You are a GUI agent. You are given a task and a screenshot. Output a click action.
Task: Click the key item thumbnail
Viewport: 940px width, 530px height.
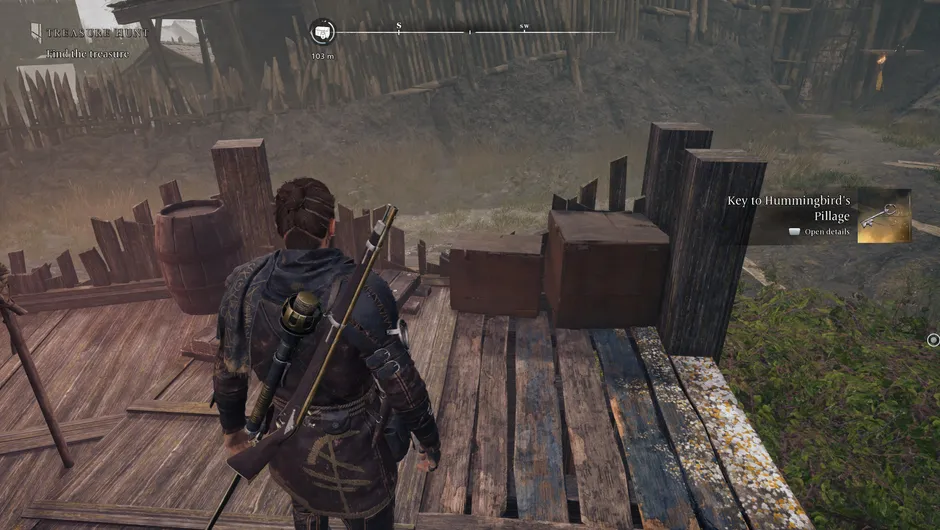point(884,216)
